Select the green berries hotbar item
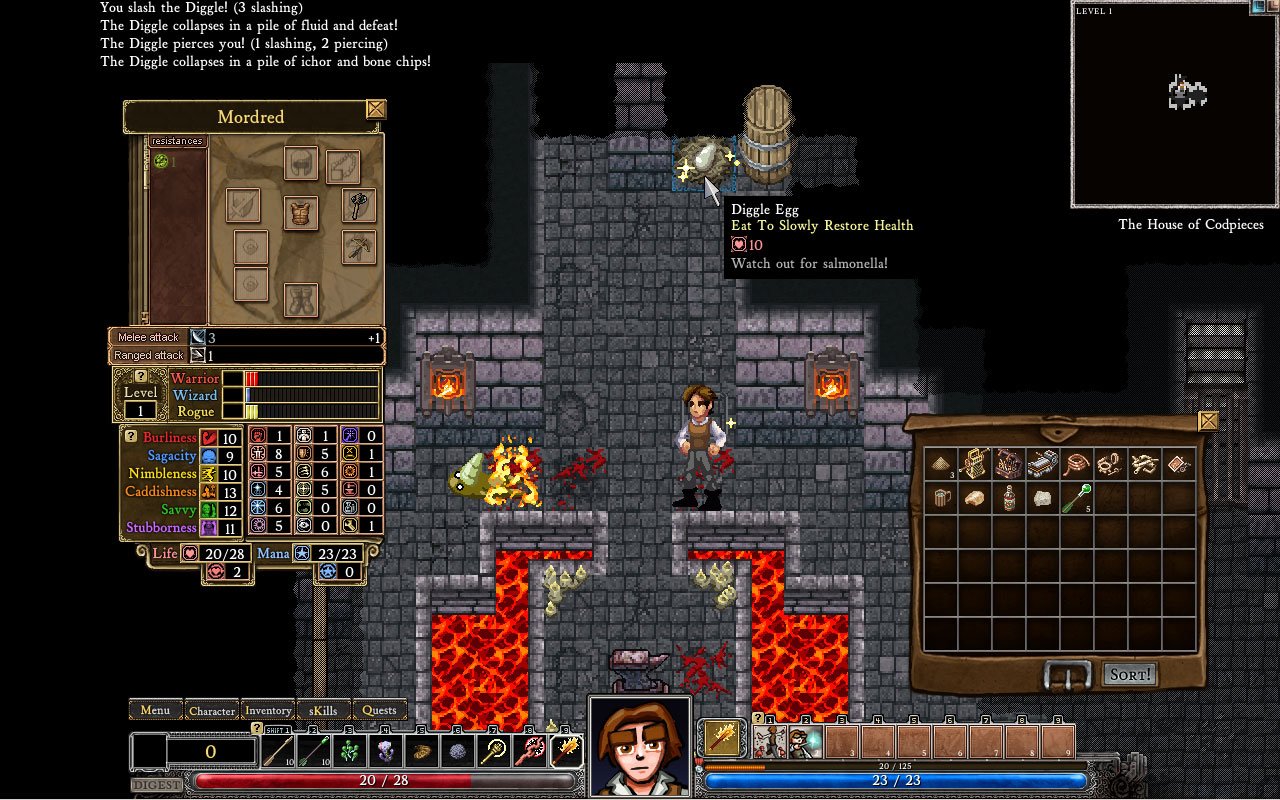The width and height of the screenshot is (1280, 800). [350, 749]
